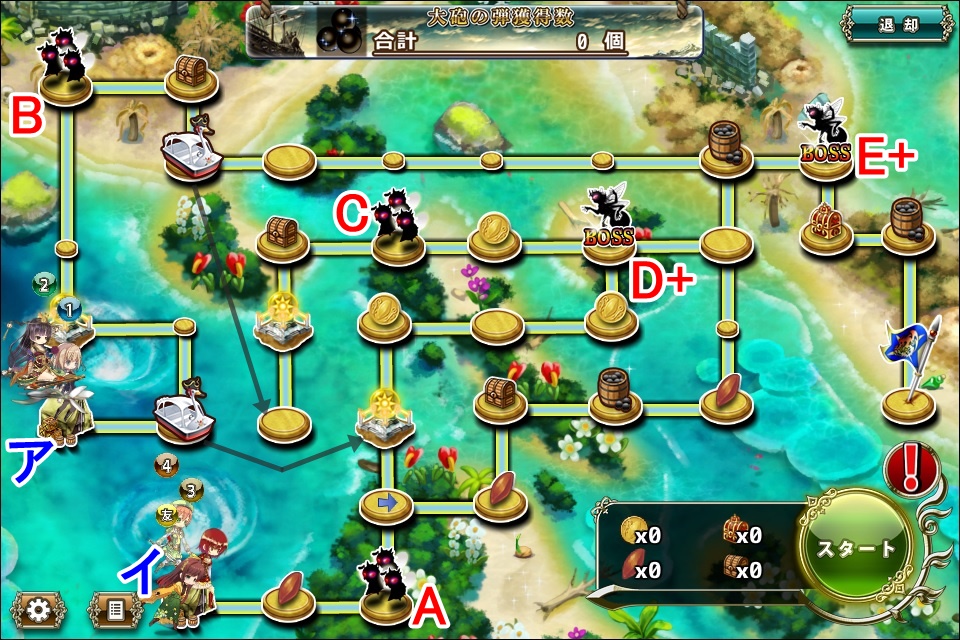Show the document list panel
This screenshot has width=960, height=640.
pyautogui.click(x=114, y=609)
